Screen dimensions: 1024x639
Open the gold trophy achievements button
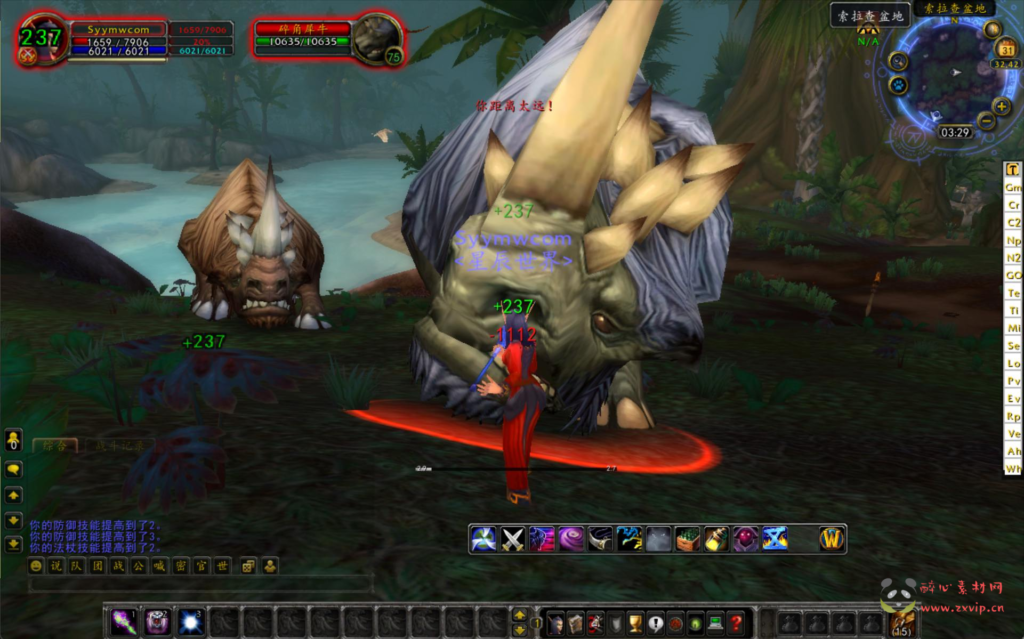pos(635,622)
